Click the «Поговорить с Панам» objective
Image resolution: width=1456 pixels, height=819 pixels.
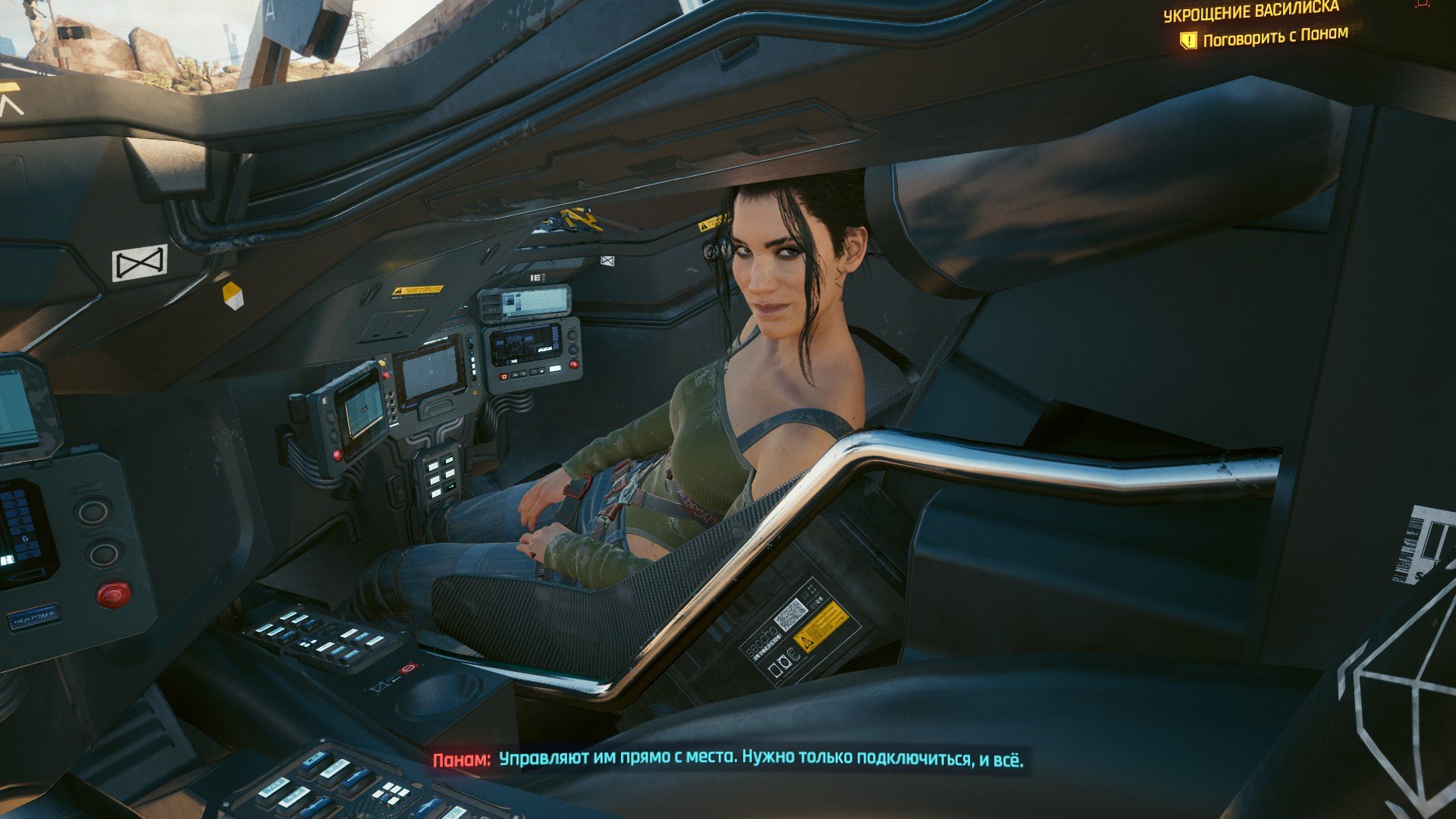(x=1275, y=36)
